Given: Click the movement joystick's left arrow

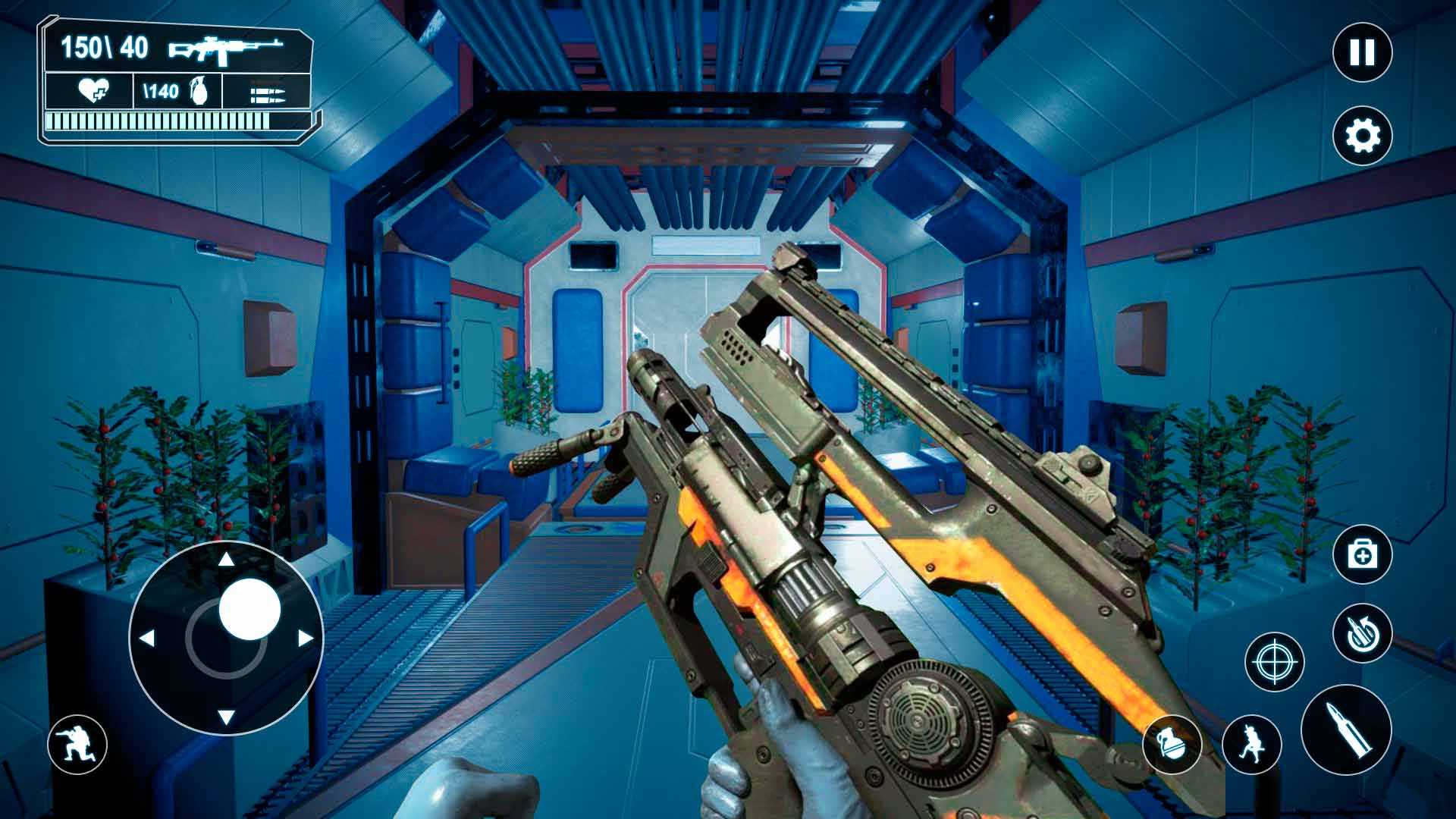Looking at the screenshot, I should (x=148, y=639).
